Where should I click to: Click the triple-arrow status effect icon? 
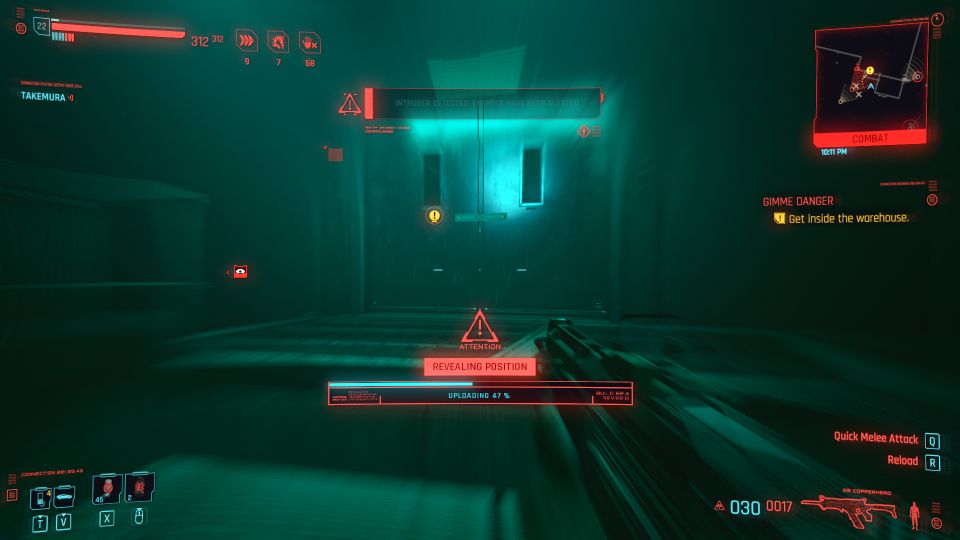tap(246, 40)
